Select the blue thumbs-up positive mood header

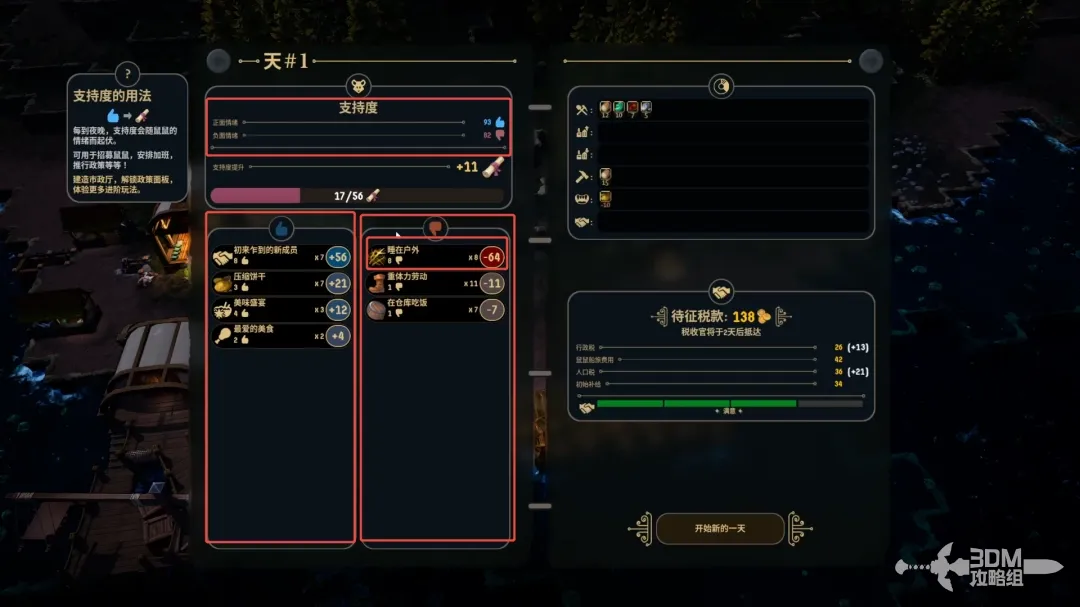click(281, 228)
